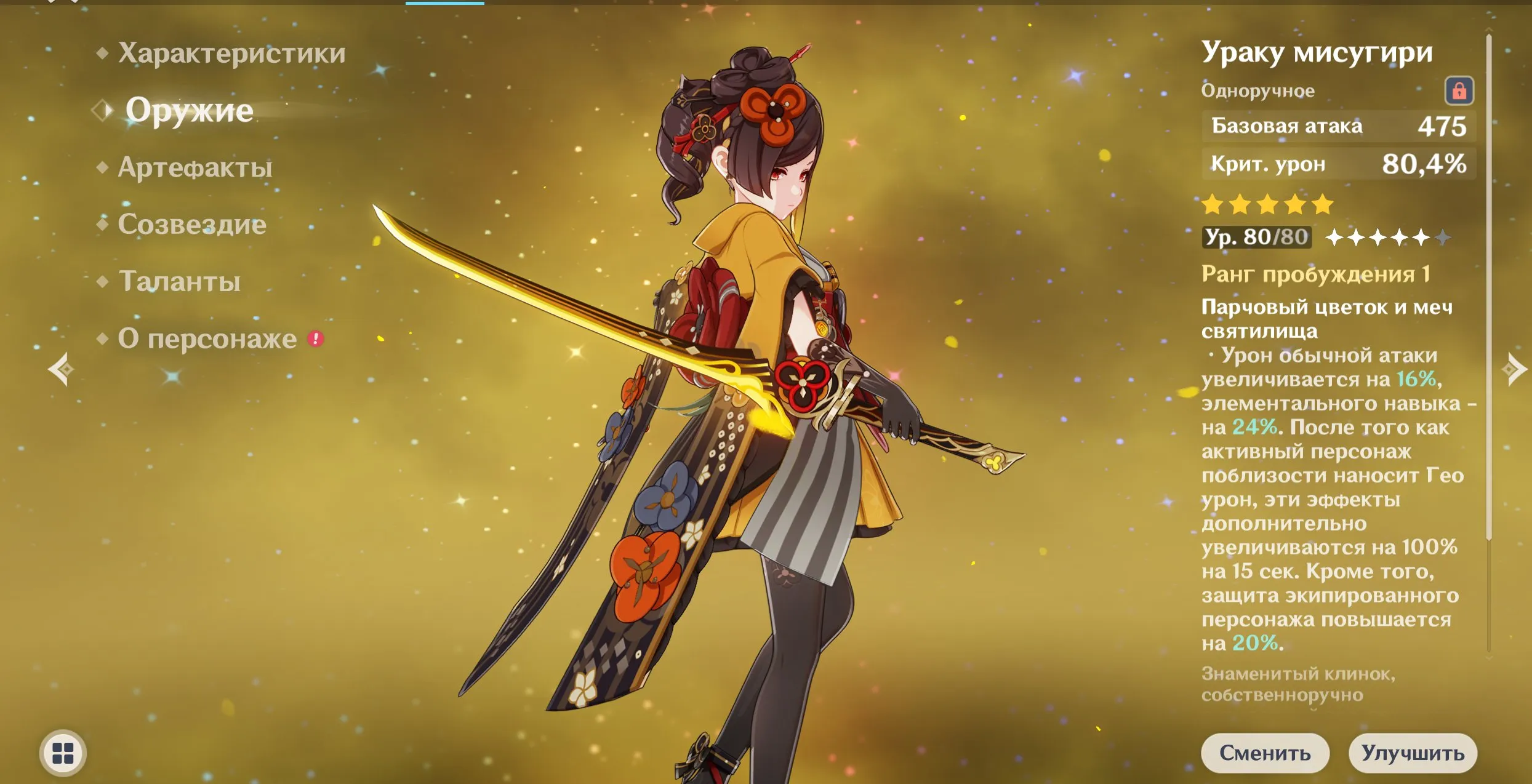Open the main menu via bottom-left grid icon
The height and width of the screenshot is (784, 1532).
63,753
